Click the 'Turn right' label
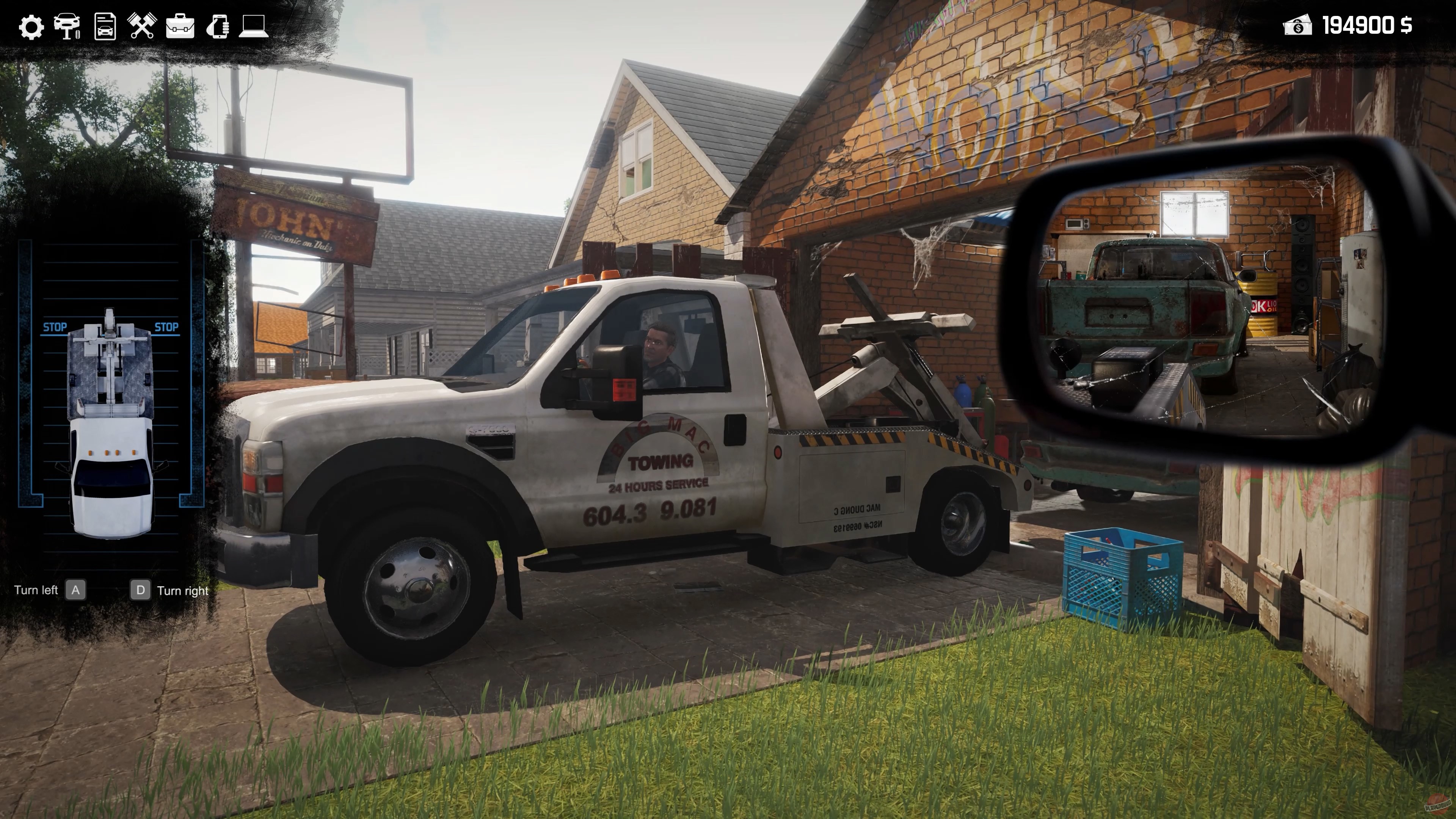 (185, 591)
